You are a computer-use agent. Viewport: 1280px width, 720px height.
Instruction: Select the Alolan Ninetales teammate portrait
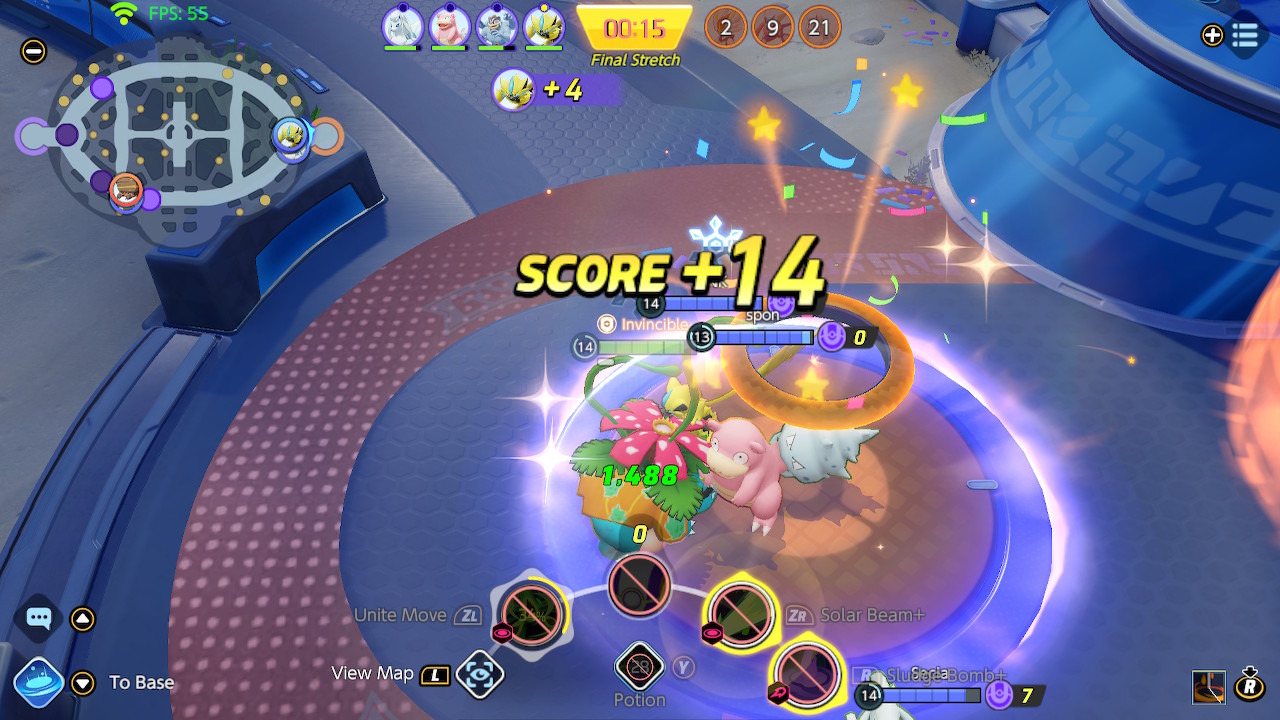click(x=402, y=26)
